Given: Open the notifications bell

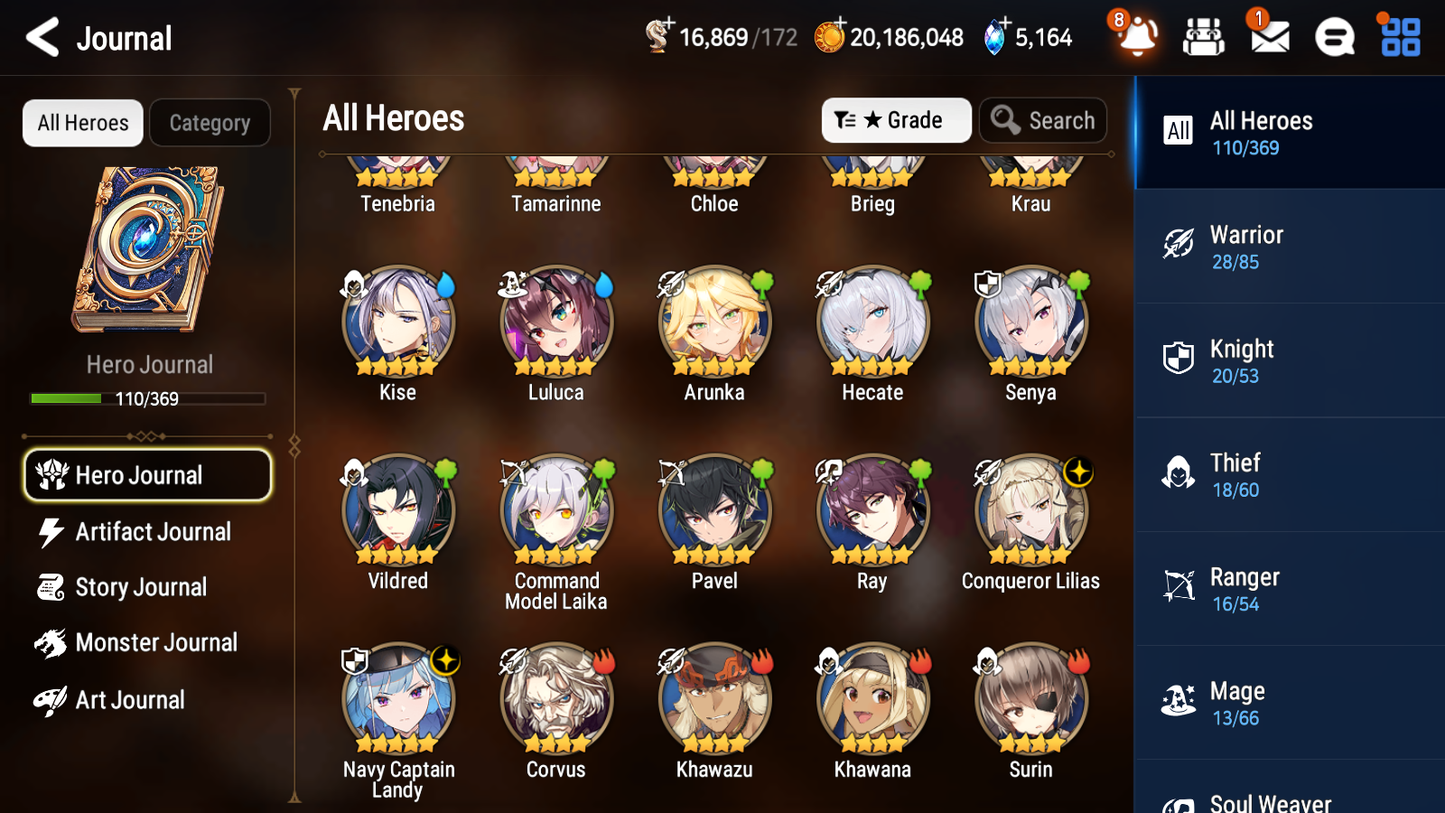Looking at the screenshot, I should coord(1136,36).
